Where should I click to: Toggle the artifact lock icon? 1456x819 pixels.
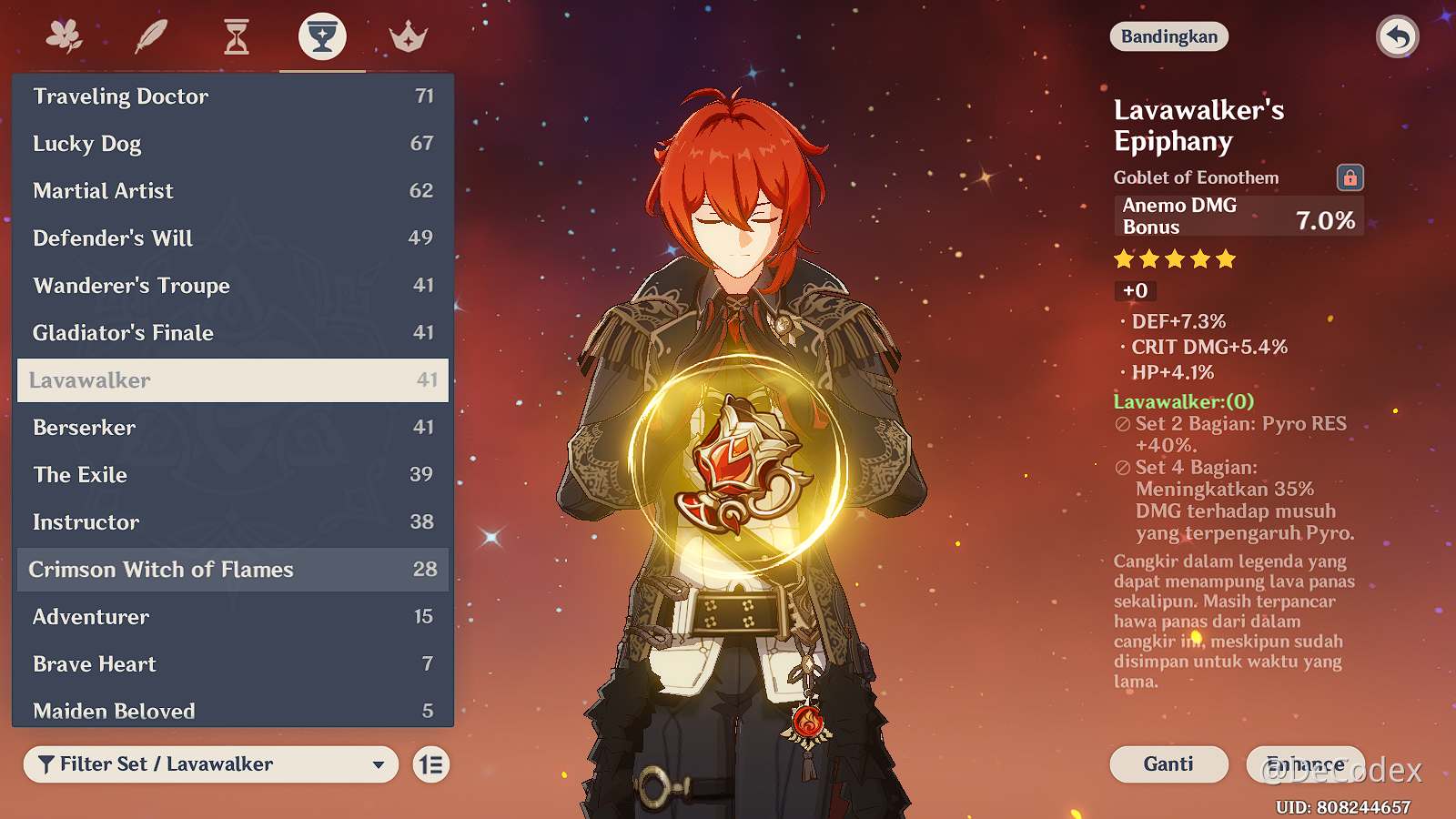pyautogui.click(x=1350, y=177)
